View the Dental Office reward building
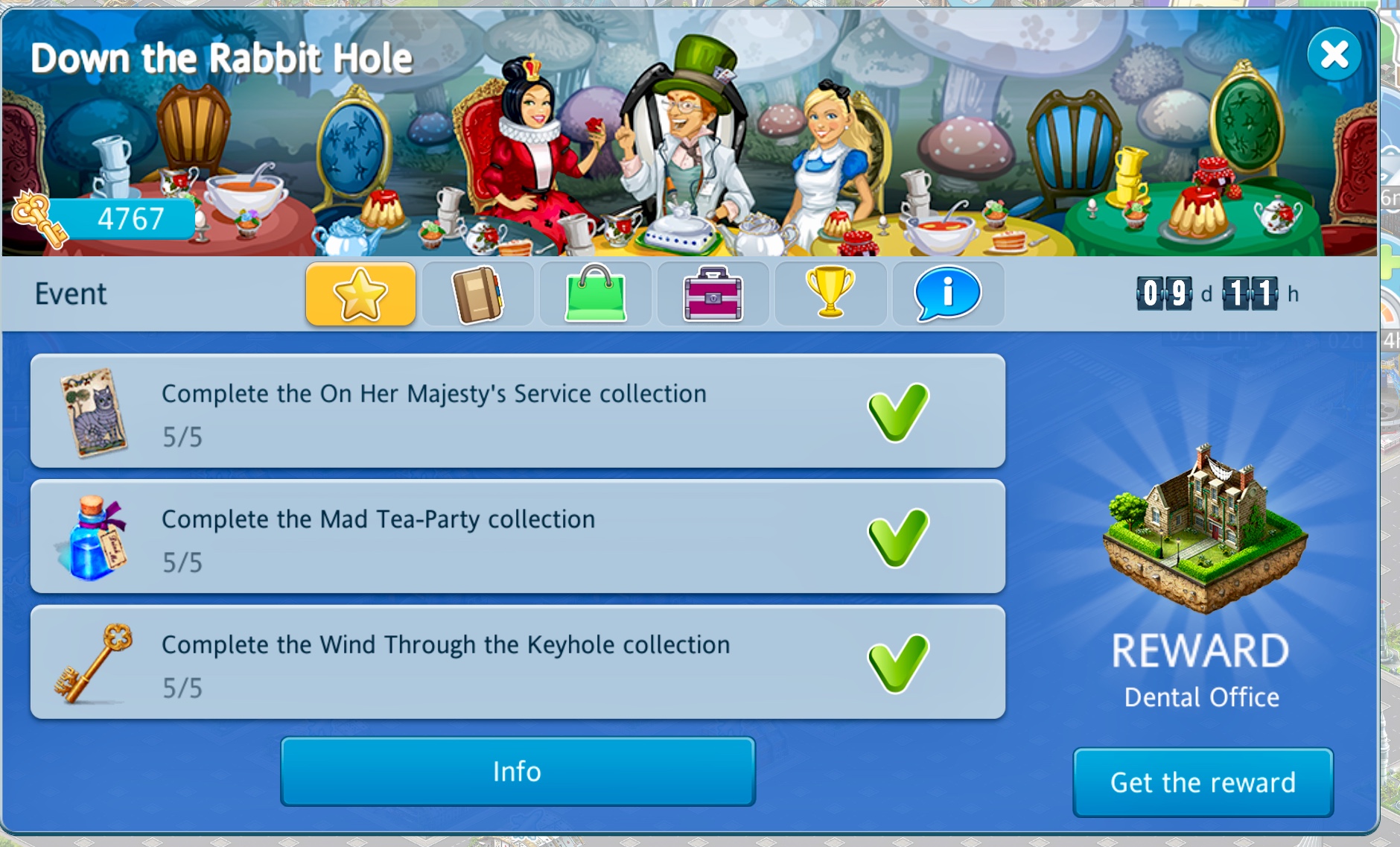1400x847 pixels. coord(1203,529)
